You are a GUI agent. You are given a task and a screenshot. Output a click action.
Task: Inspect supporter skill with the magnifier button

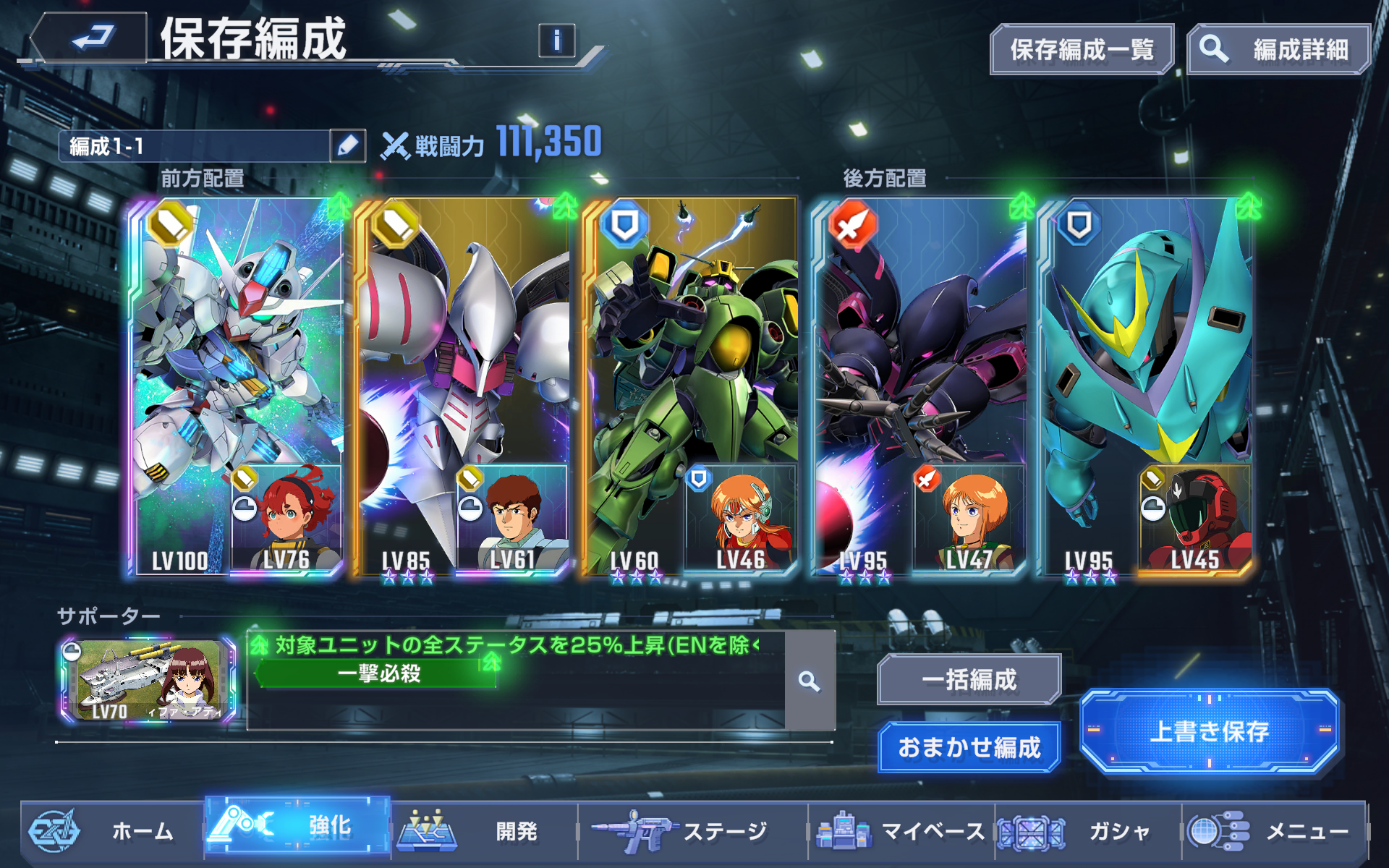point(810,681)
